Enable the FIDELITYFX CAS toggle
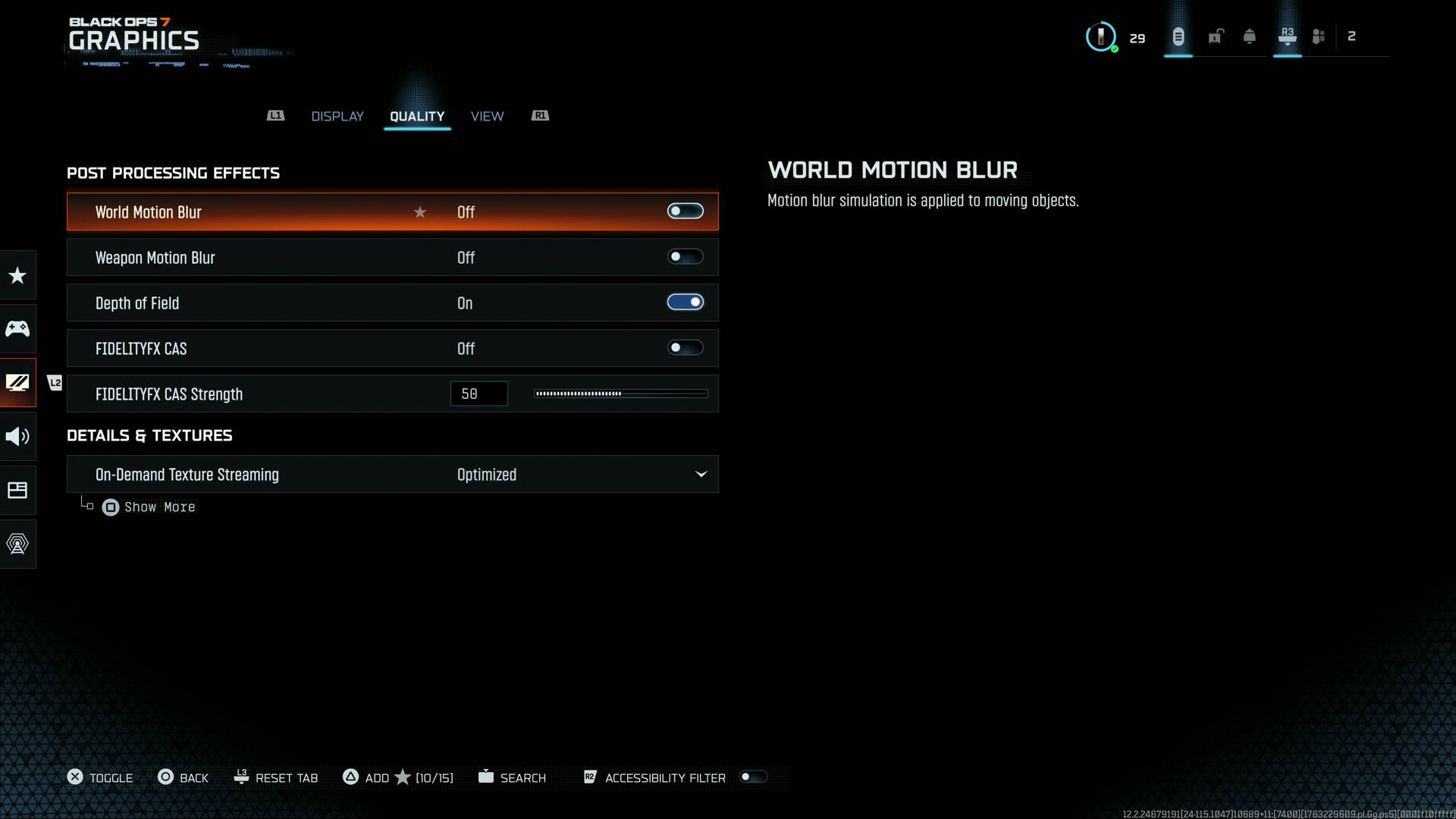This screenshot has height=819, width=1456. point(685,347)
